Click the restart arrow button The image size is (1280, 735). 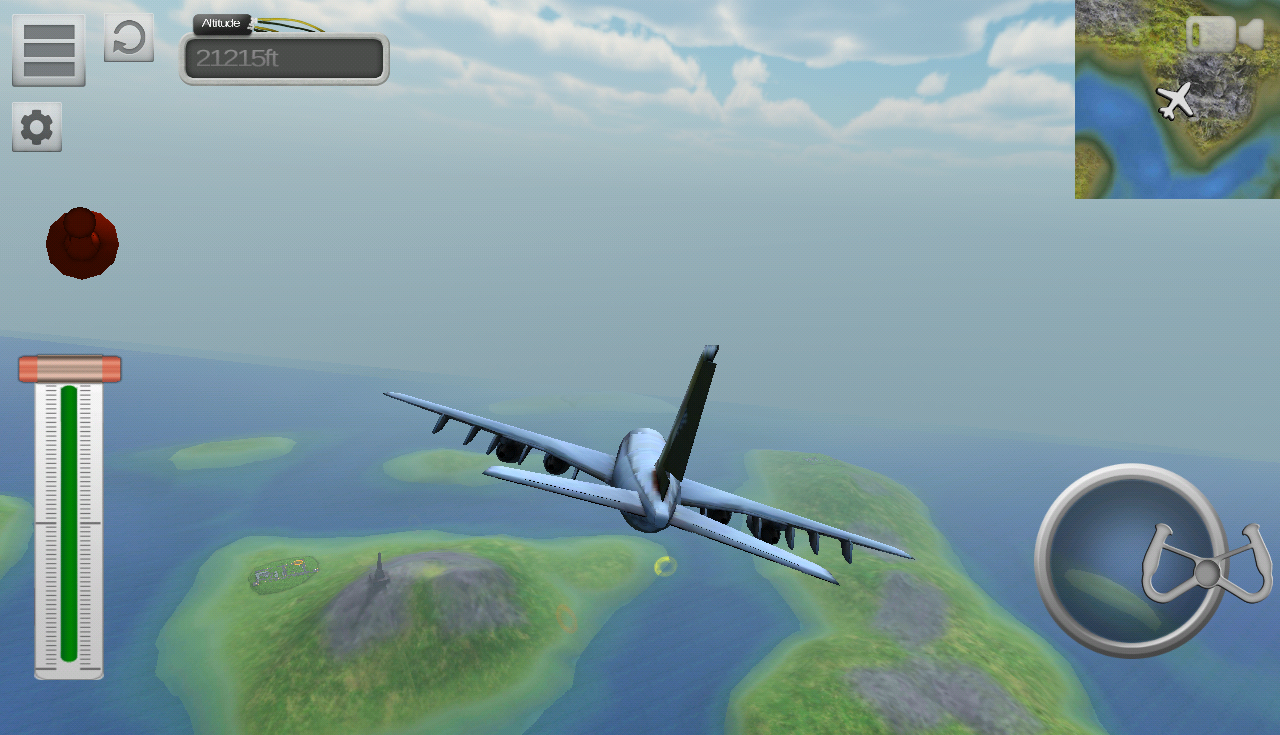(129, 38)
